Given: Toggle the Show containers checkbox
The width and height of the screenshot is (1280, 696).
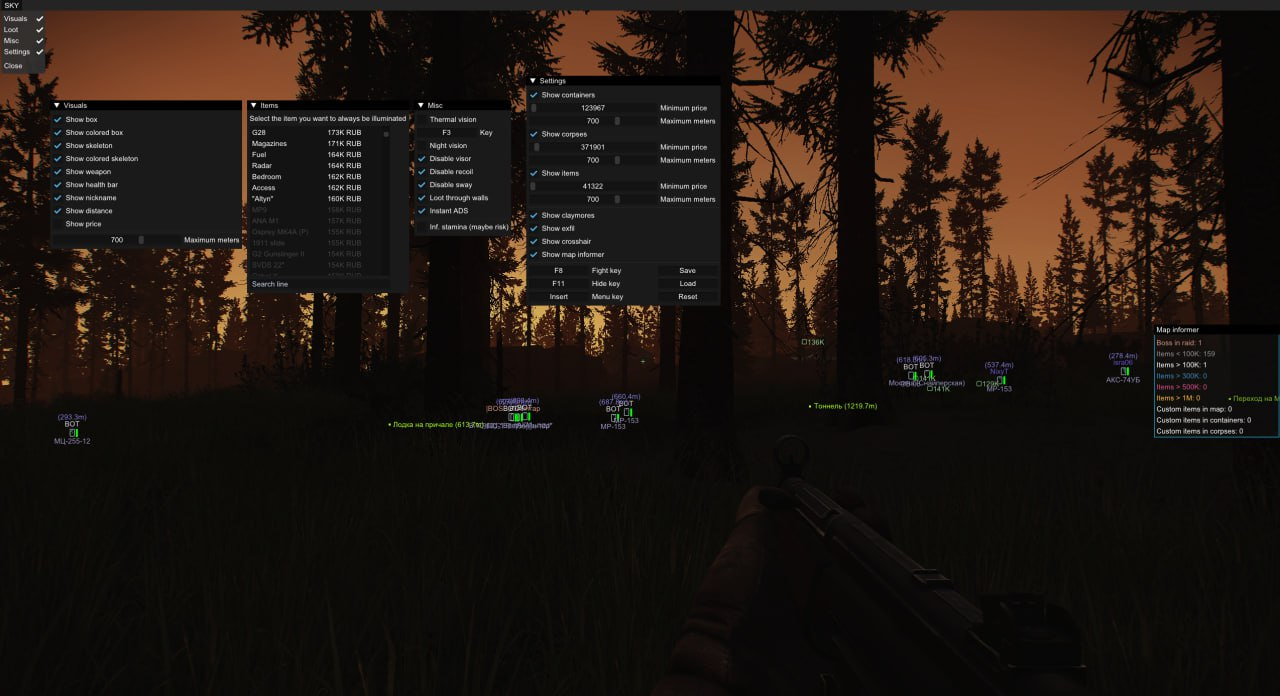Looking at the screenshot, I should [x=534, y=95].
